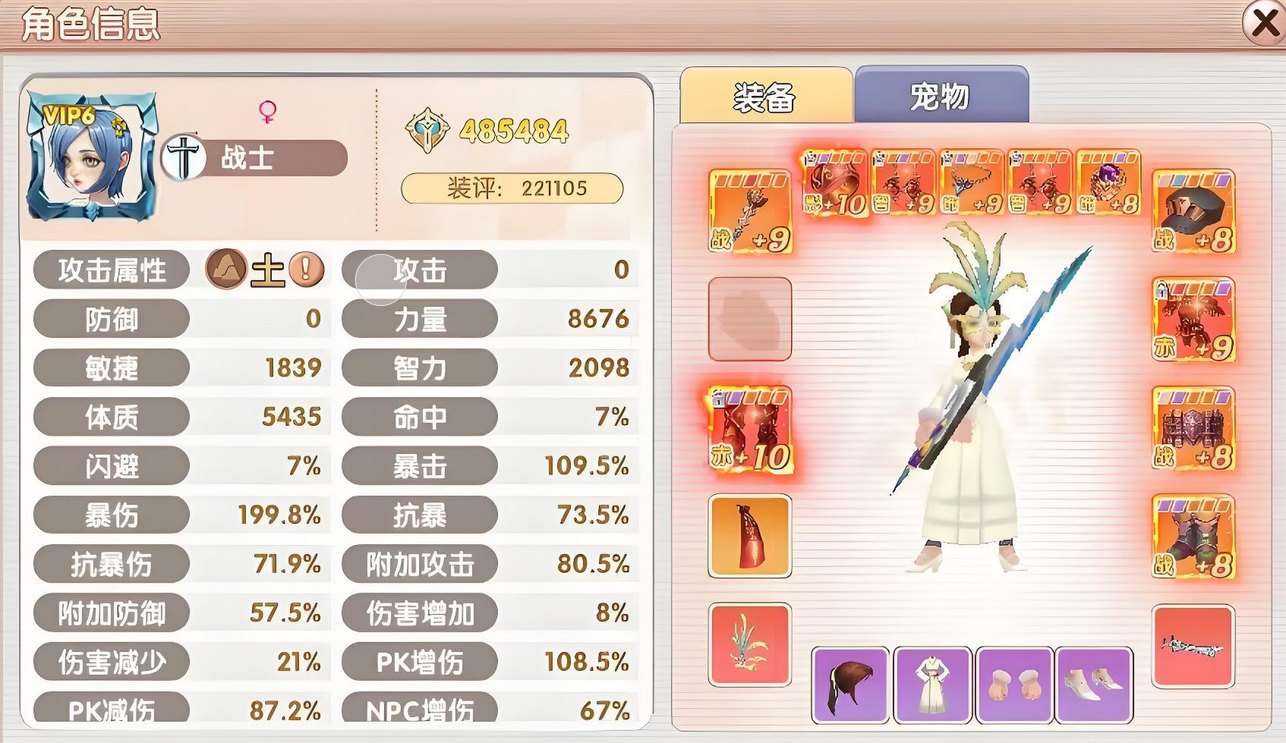Screen dimensions: 1286x743
Task: Click the brown wig outfit thumbnail
Action: (x=848, y=687)
